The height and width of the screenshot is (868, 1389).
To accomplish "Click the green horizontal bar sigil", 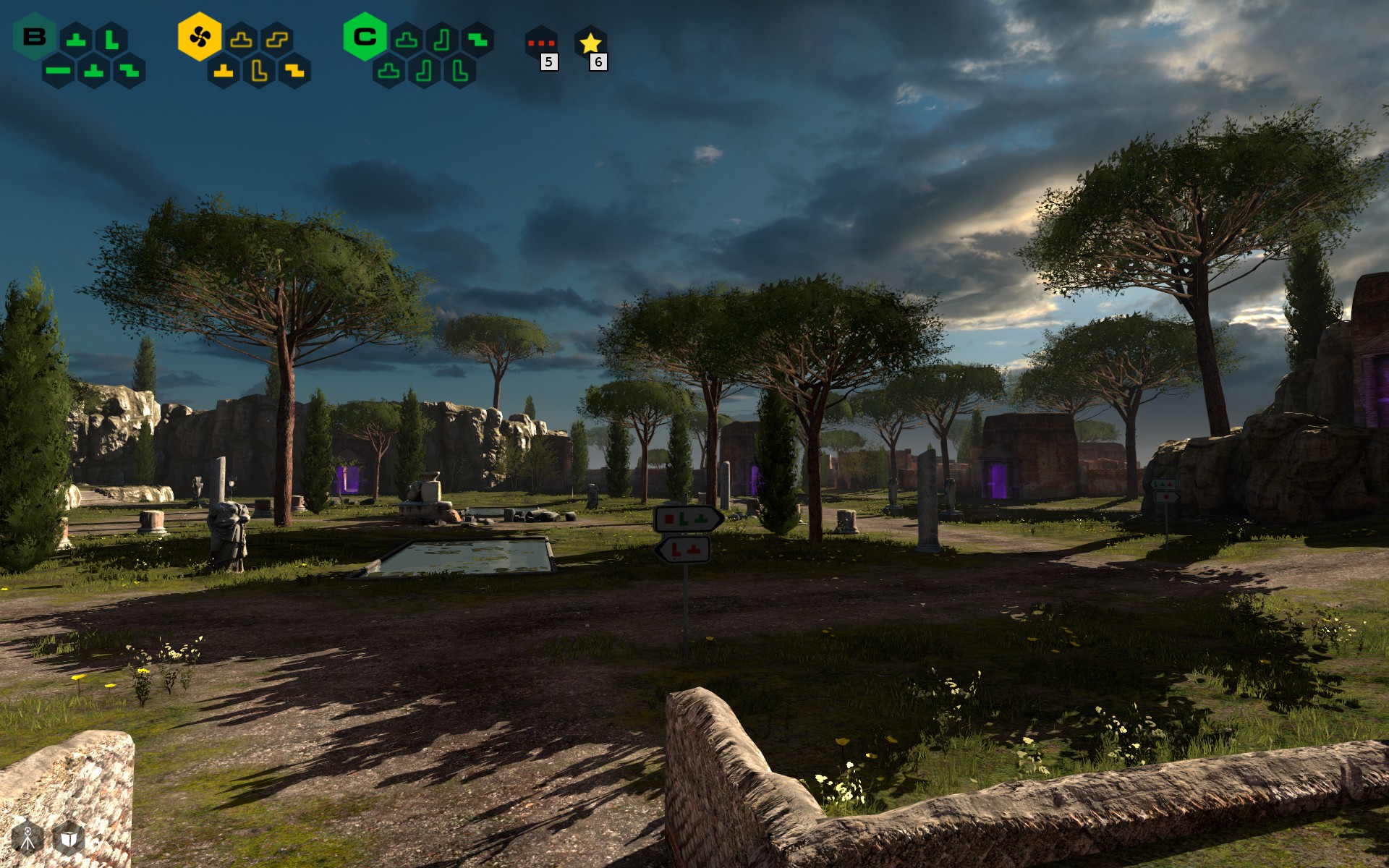I will 58,71.
